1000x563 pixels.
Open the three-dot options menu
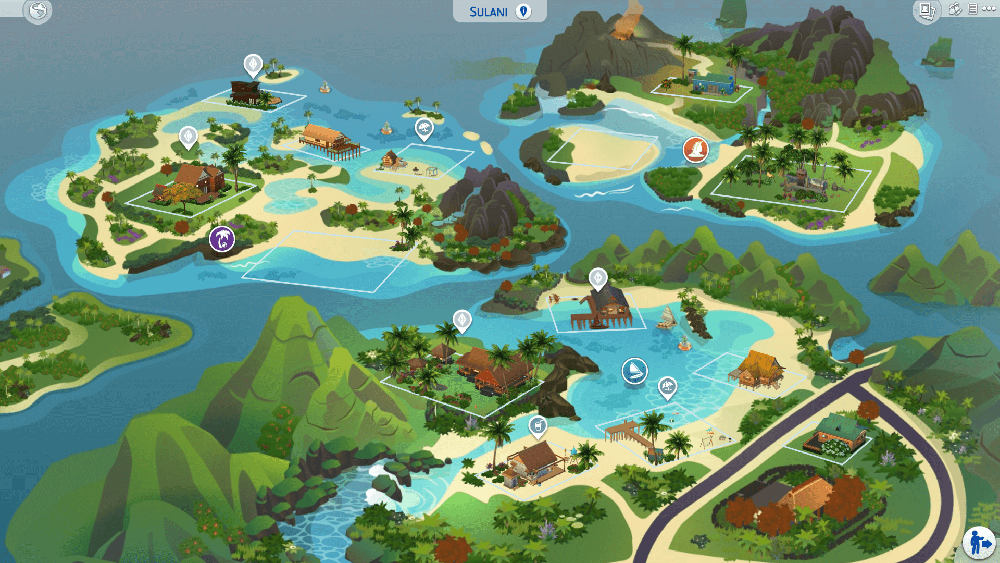(x=989, y=9)
